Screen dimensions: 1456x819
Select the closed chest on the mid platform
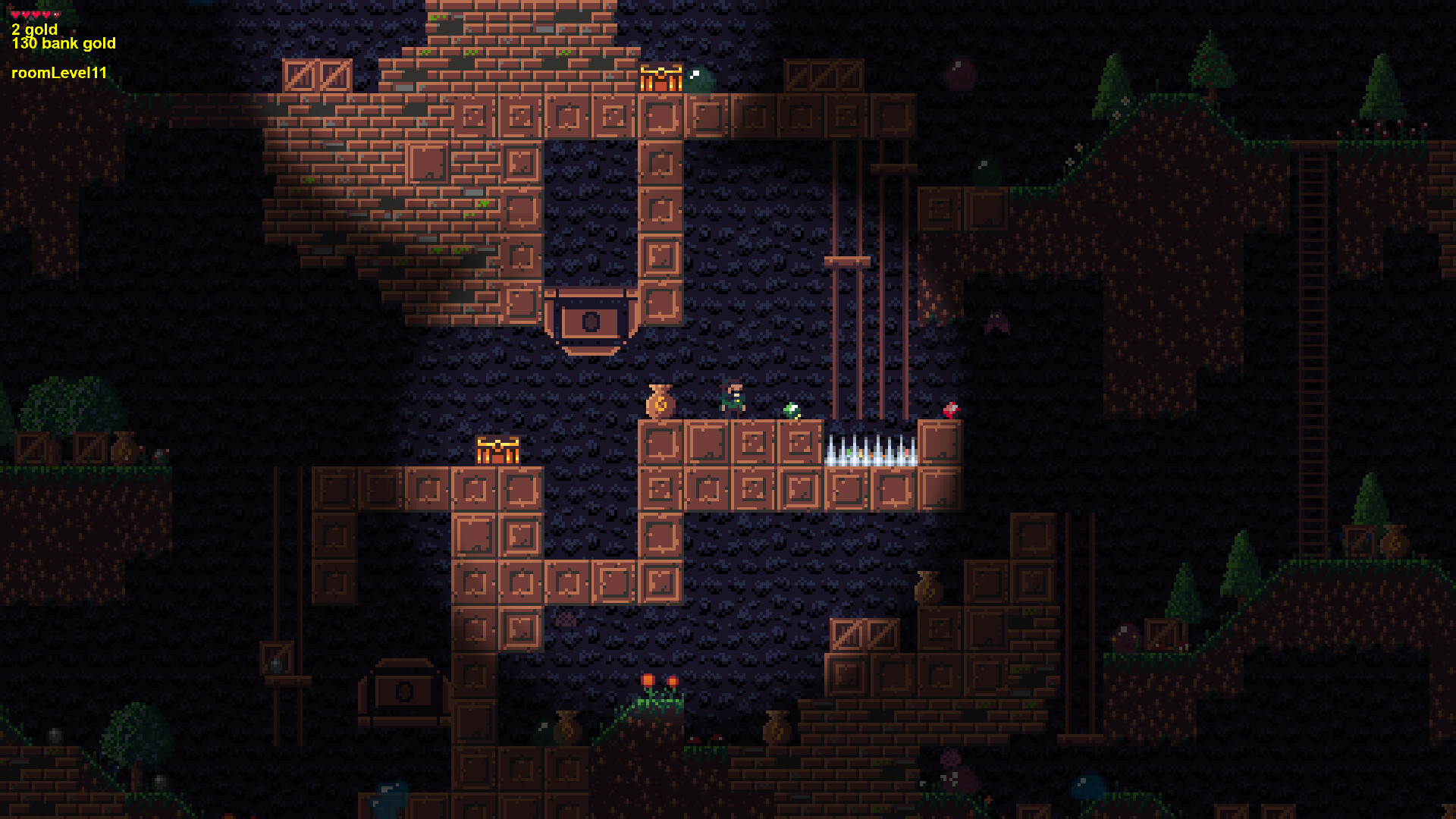497,450
